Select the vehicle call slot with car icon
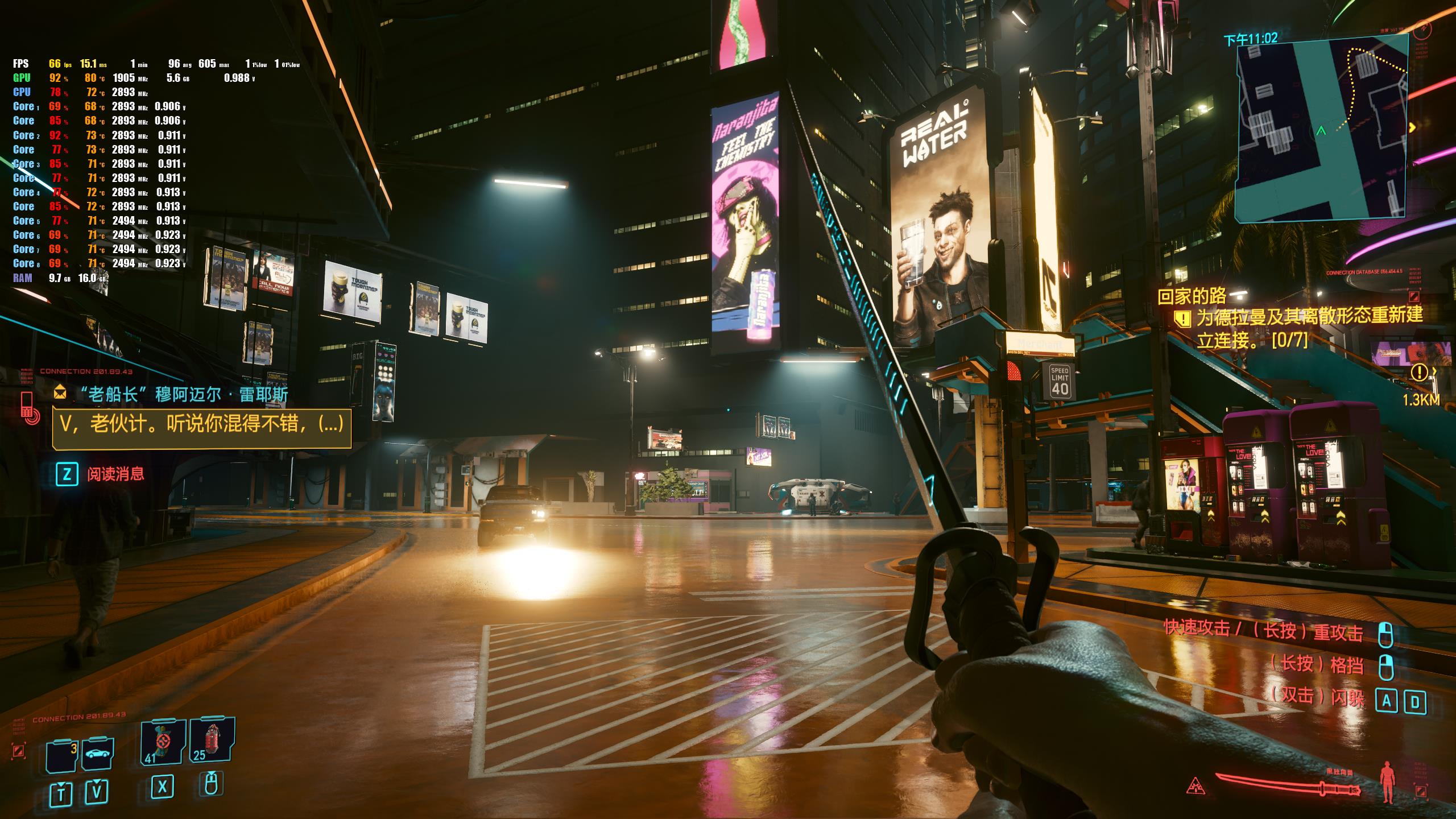 (98, 754)
